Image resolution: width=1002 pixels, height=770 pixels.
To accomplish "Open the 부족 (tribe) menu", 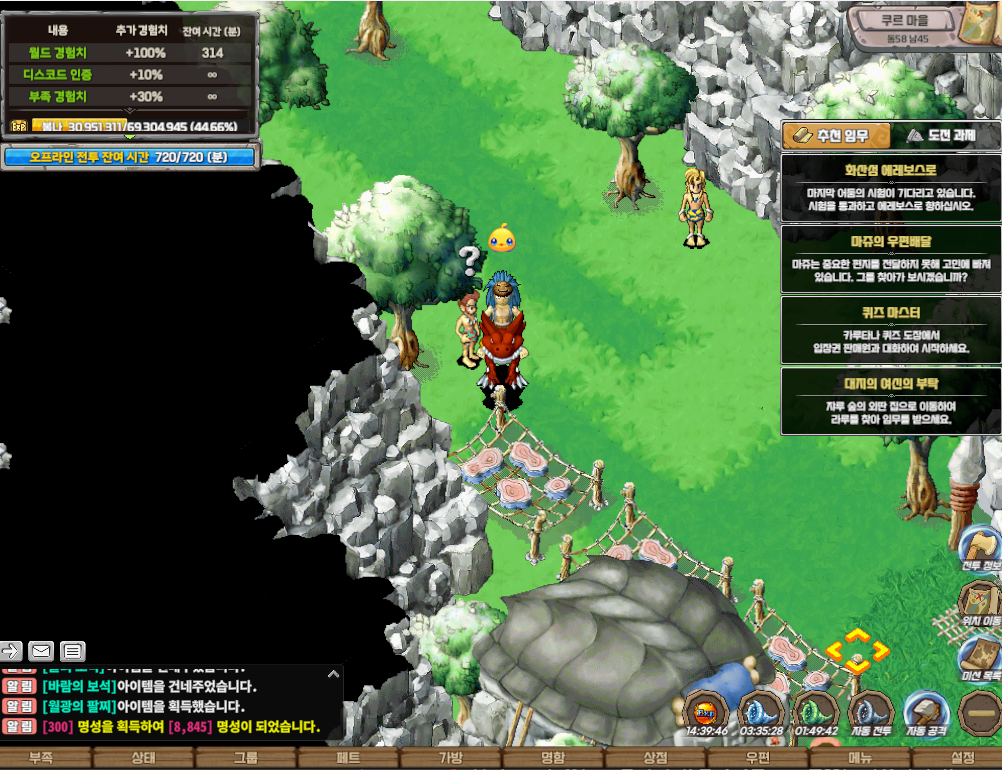I will pos(41,758).
